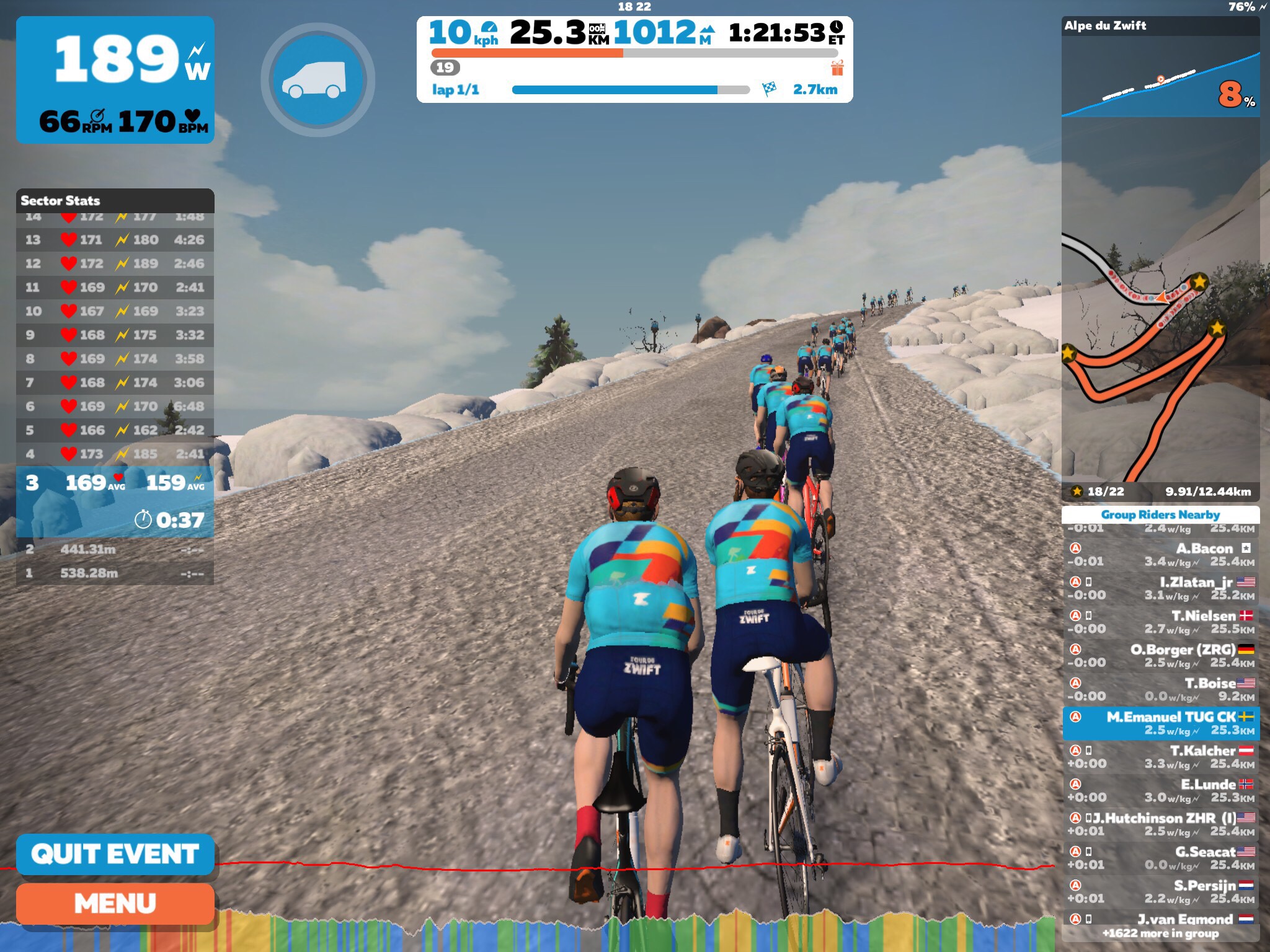The image size is (1270, 952).
Task: Choose T.Nielsen from Group Riders Nearby
Action: 1160,622
